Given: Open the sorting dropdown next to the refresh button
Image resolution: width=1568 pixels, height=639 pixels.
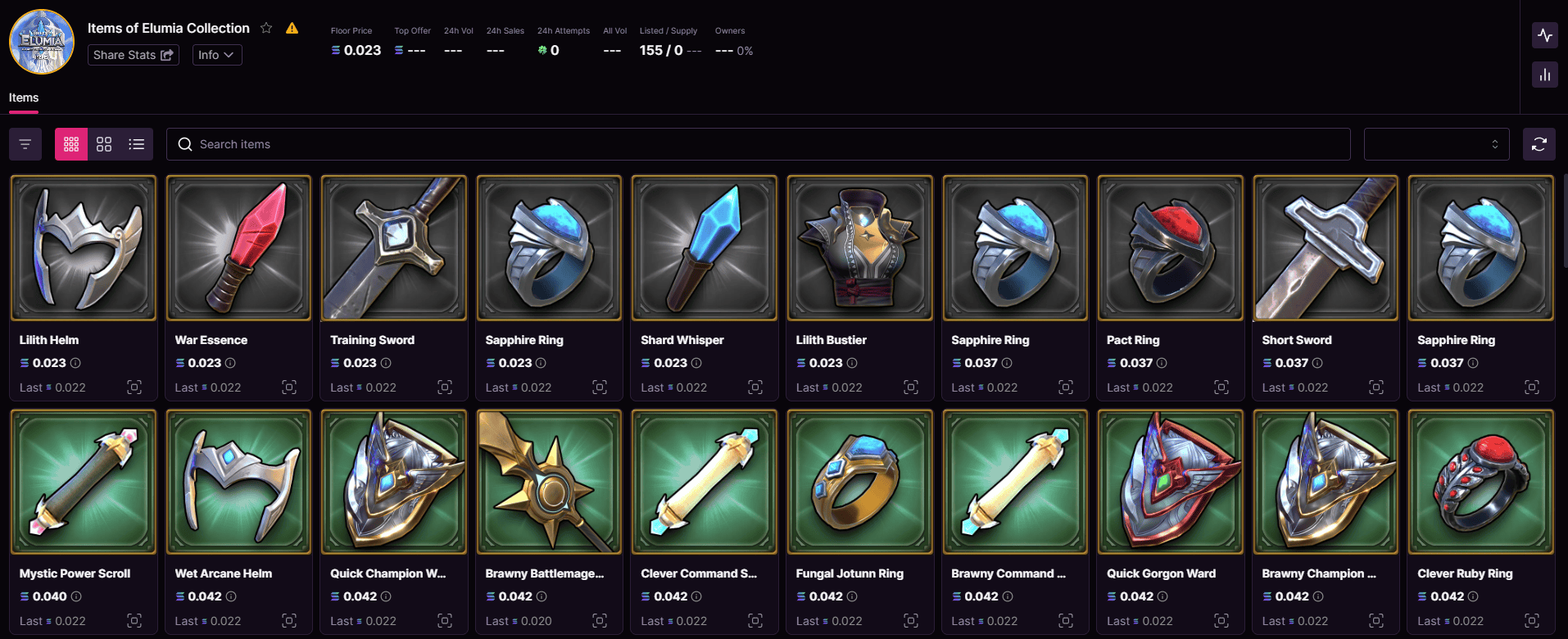Looking at the screenshot, I should coord(1436,143).
